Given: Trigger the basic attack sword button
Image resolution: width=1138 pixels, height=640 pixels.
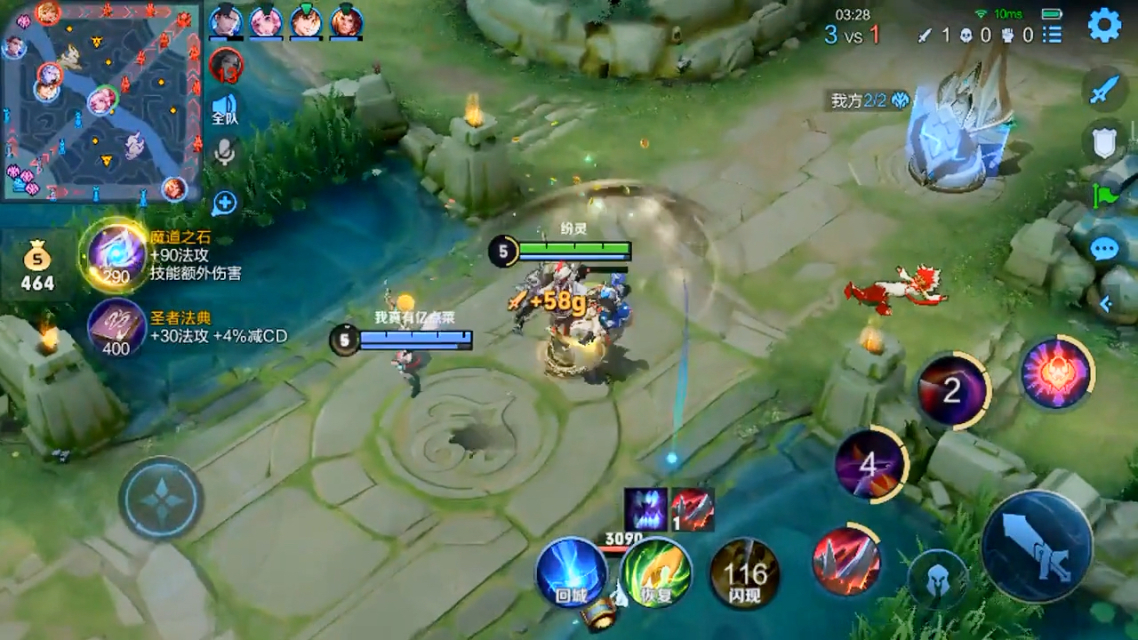Looking at the screenshot, I should 1036,546.
